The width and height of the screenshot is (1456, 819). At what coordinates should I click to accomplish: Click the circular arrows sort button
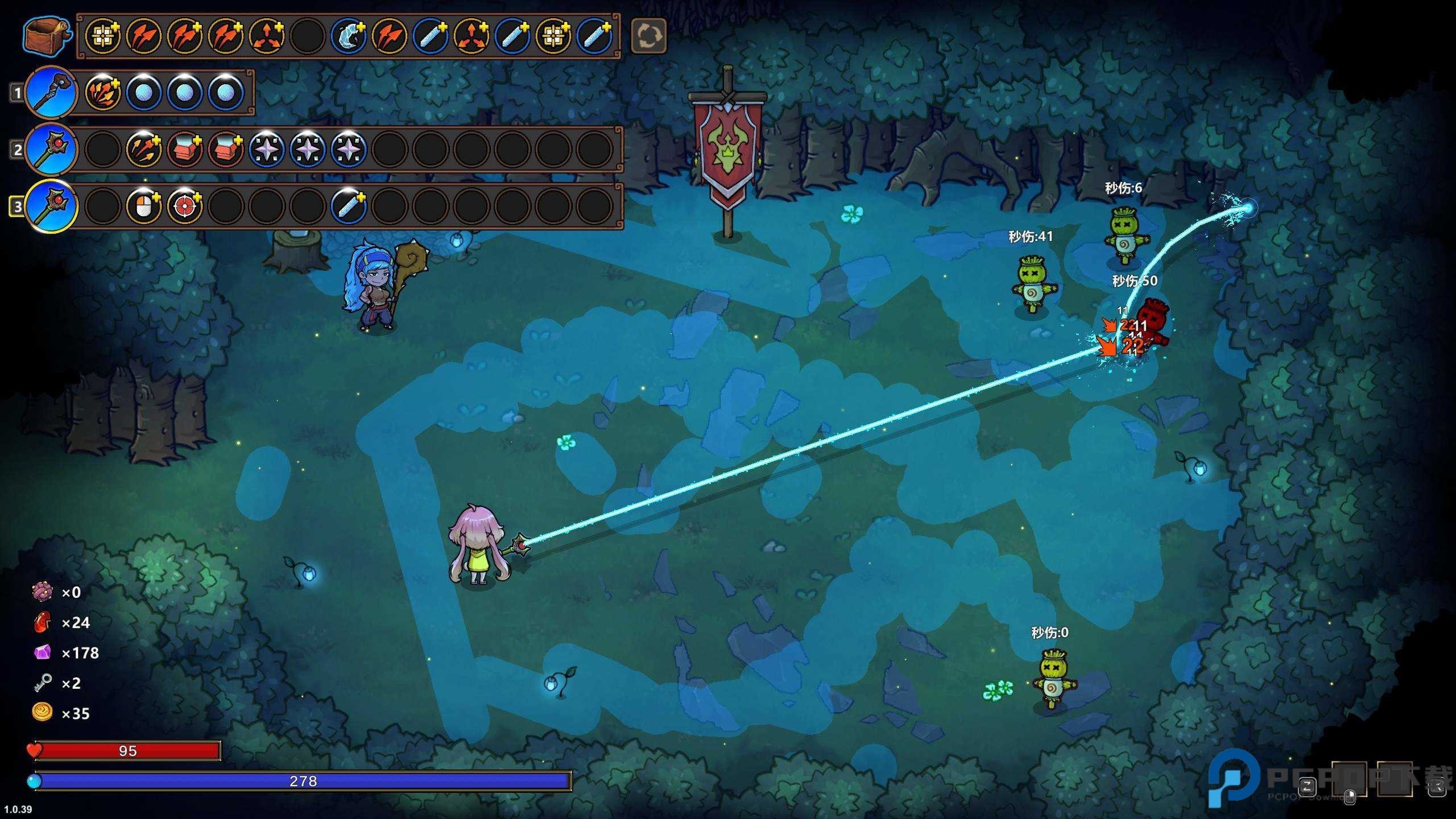648,36
